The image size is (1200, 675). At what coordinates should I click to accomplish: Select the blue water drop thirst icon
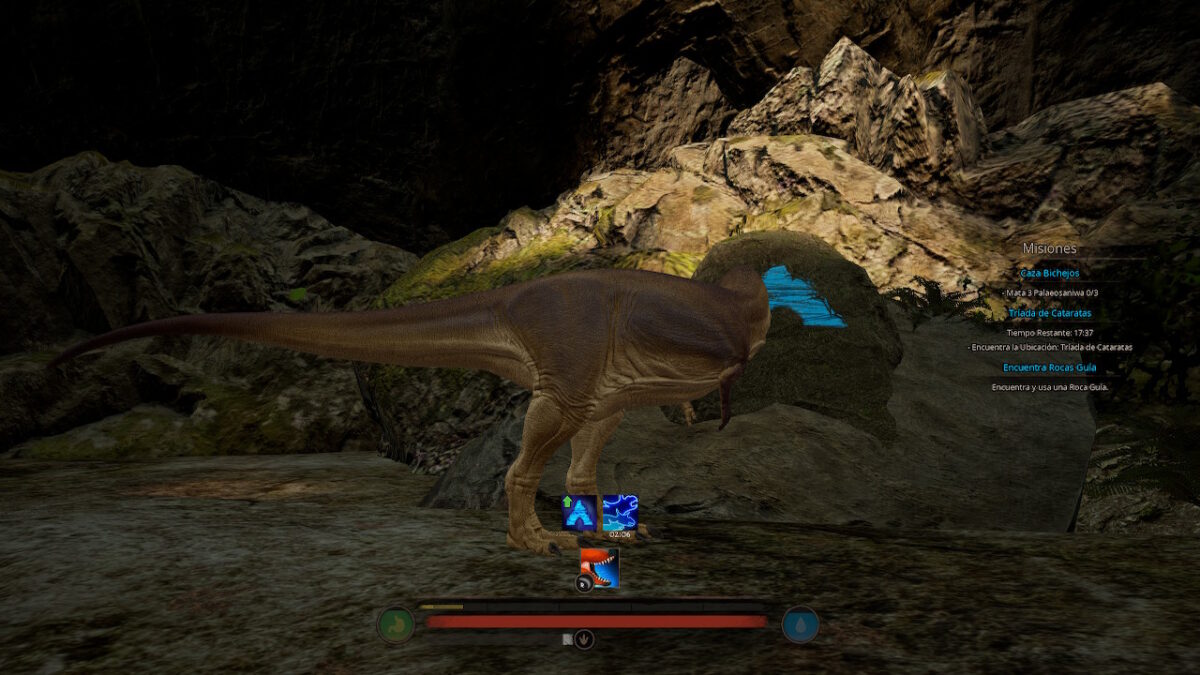tap(800, 625)
